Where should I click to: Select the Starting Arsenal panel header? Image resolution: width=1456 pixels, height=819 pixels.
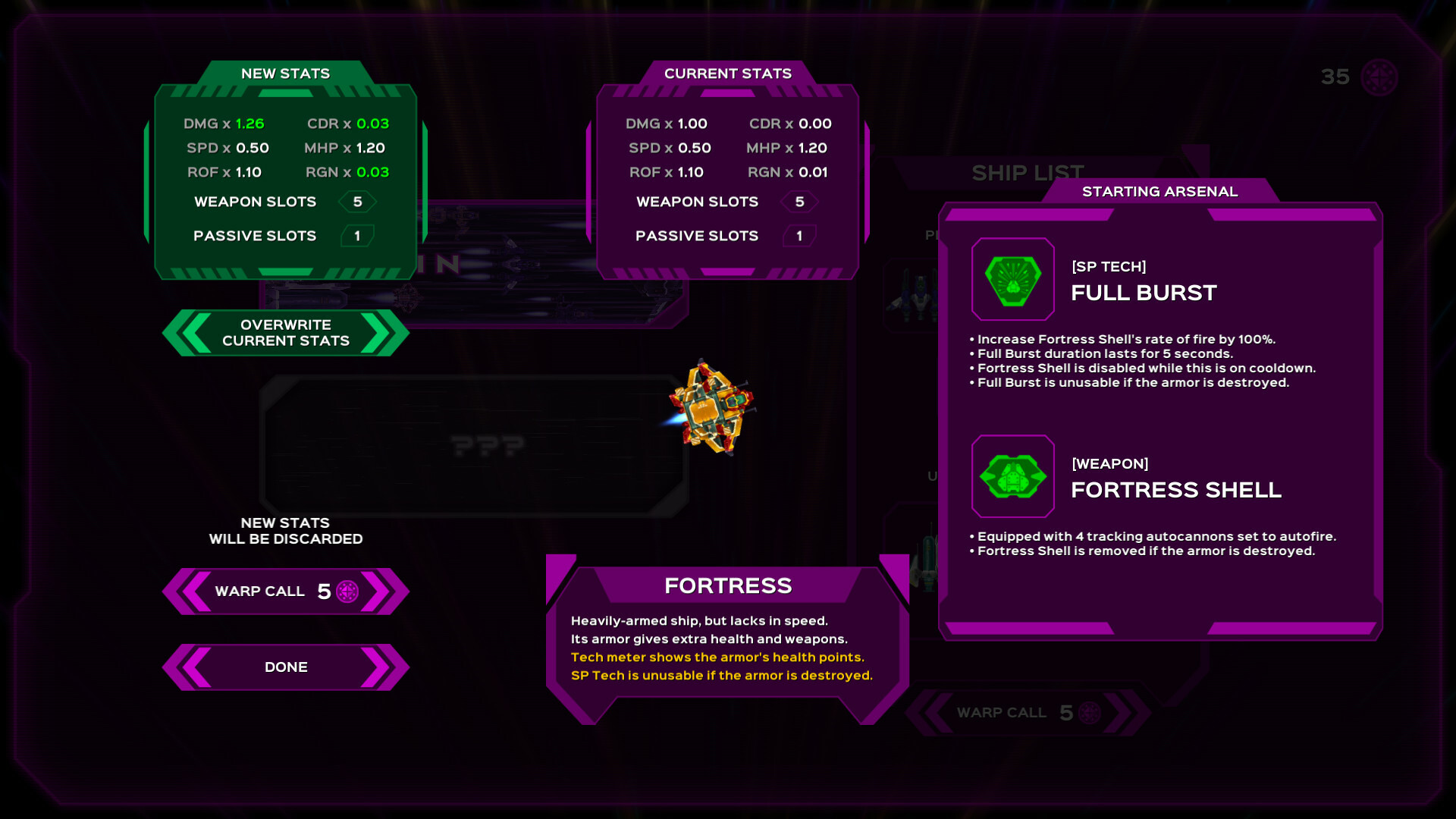coord(1161,192)
